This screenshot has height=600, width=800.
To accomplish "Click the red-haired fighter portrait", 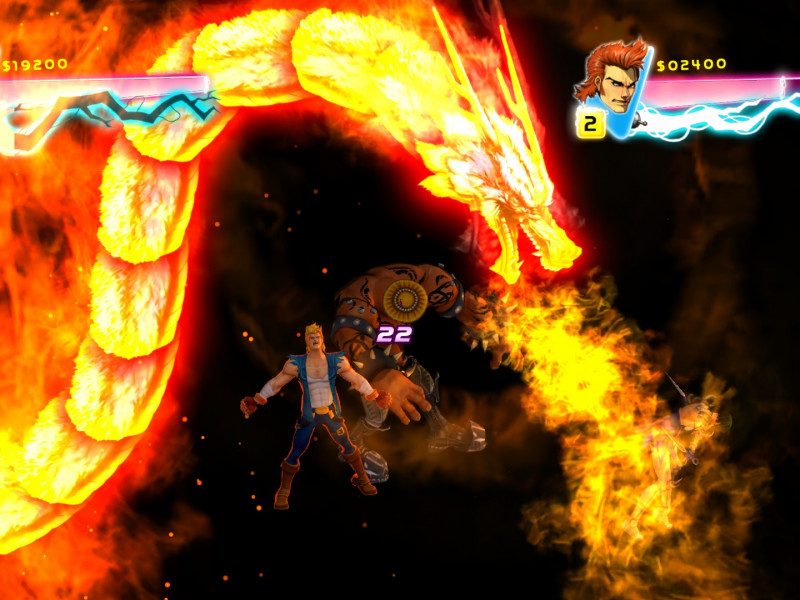I will 611,77.
